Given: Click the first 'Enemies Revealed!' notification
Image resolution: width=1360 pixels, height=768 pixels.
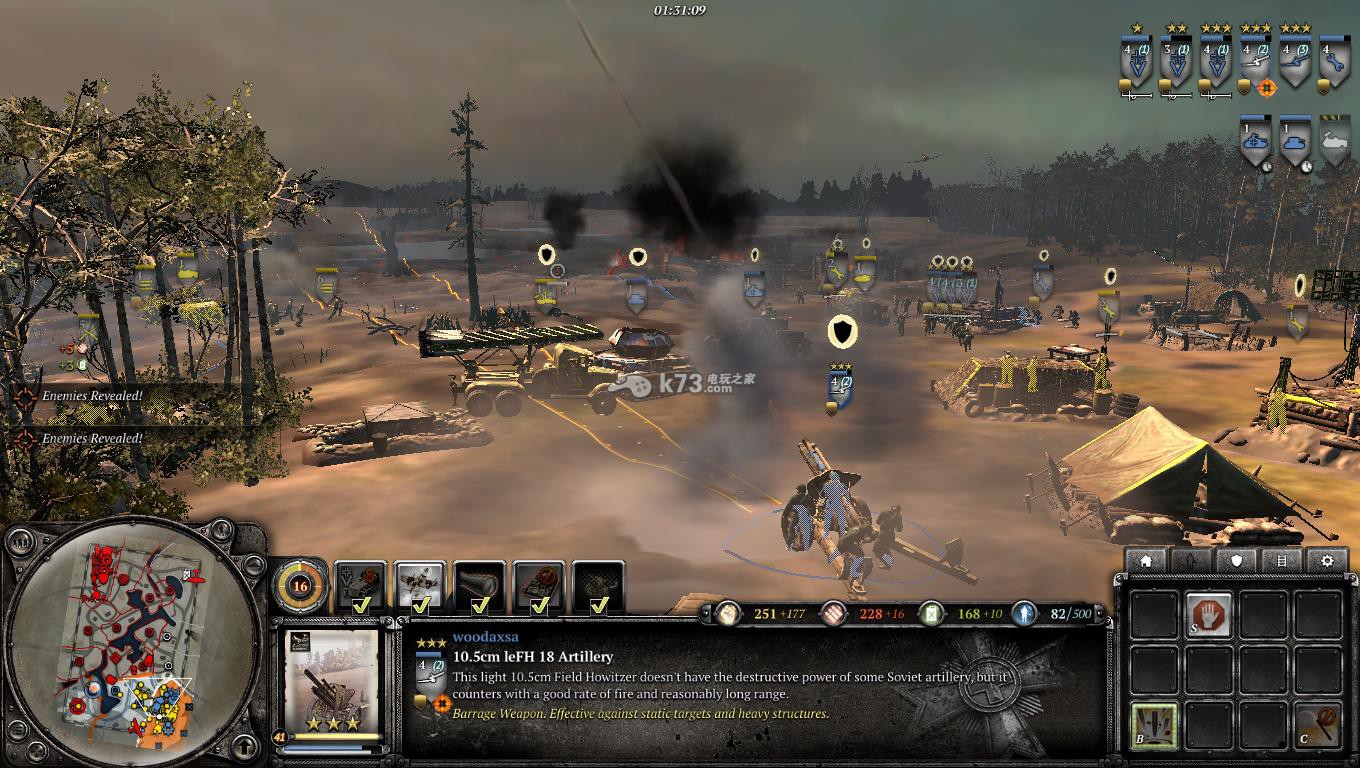Looking at the screenshot, I should coord(92,396).
